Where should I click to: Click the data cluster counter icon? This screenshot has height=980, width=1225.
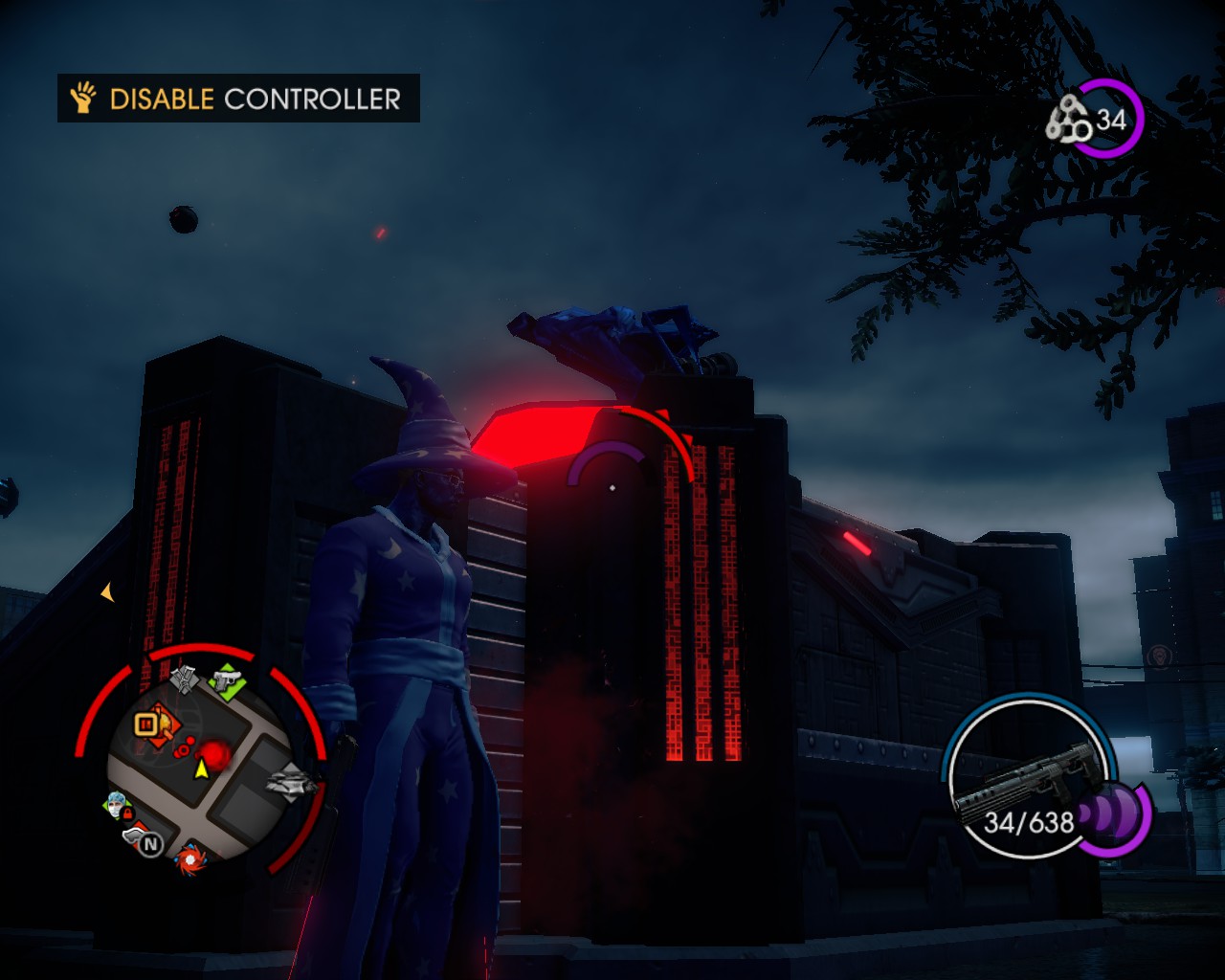pyautogui.click(x=1067, y=122)
